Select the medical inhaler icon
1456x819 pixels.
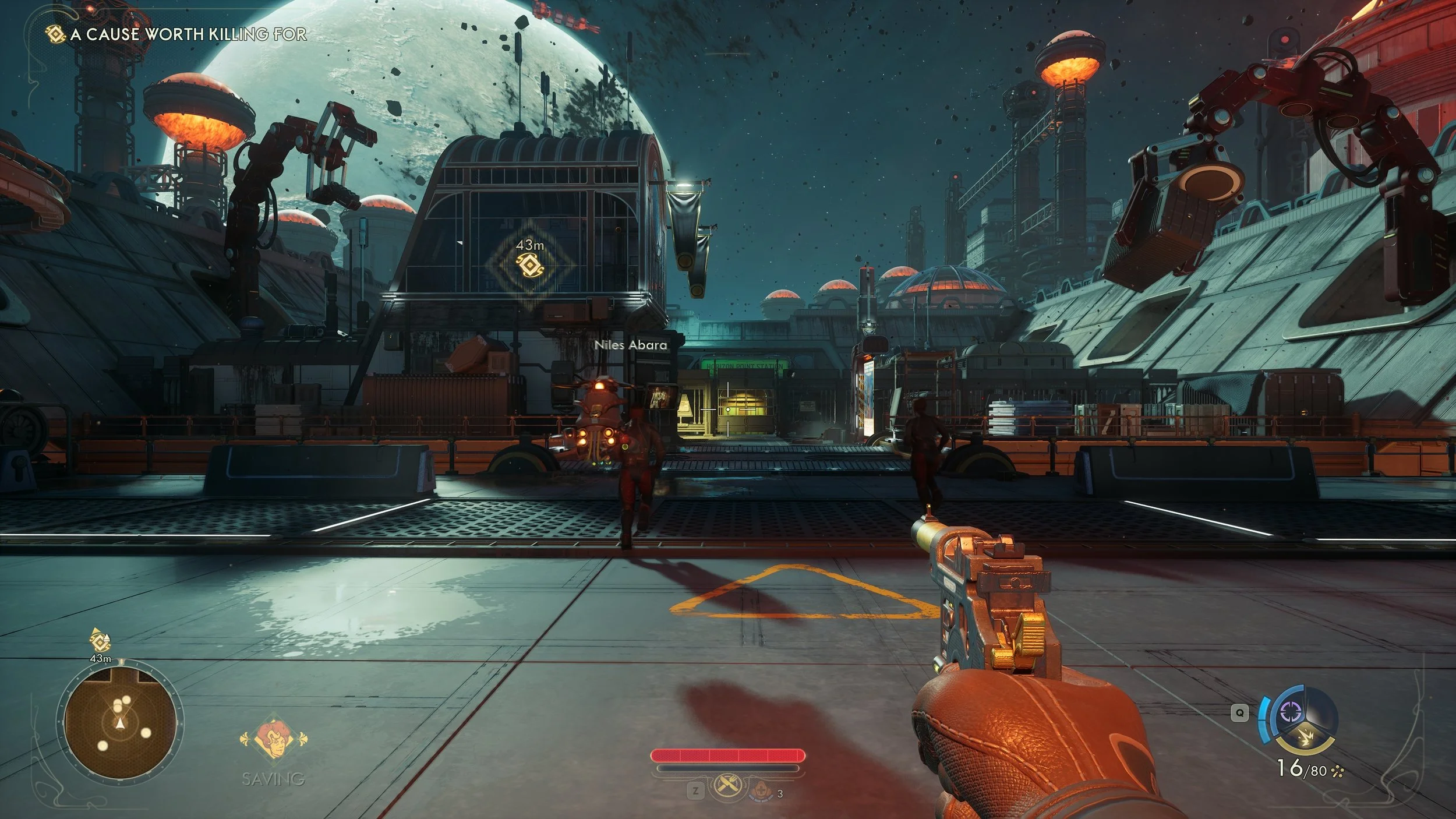[760, 791]
